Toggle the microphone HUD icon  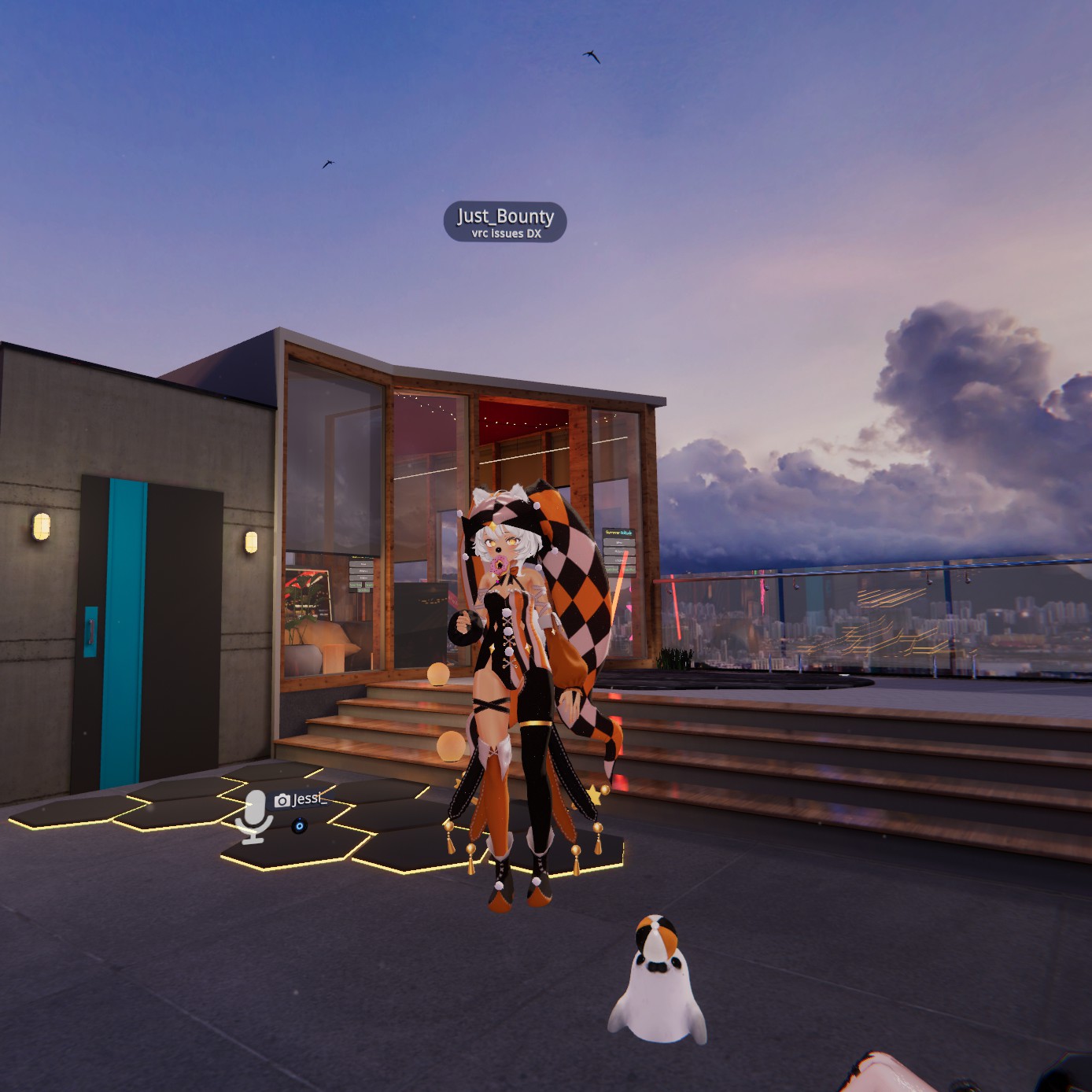pyautogui.click(x=253, y=816)
